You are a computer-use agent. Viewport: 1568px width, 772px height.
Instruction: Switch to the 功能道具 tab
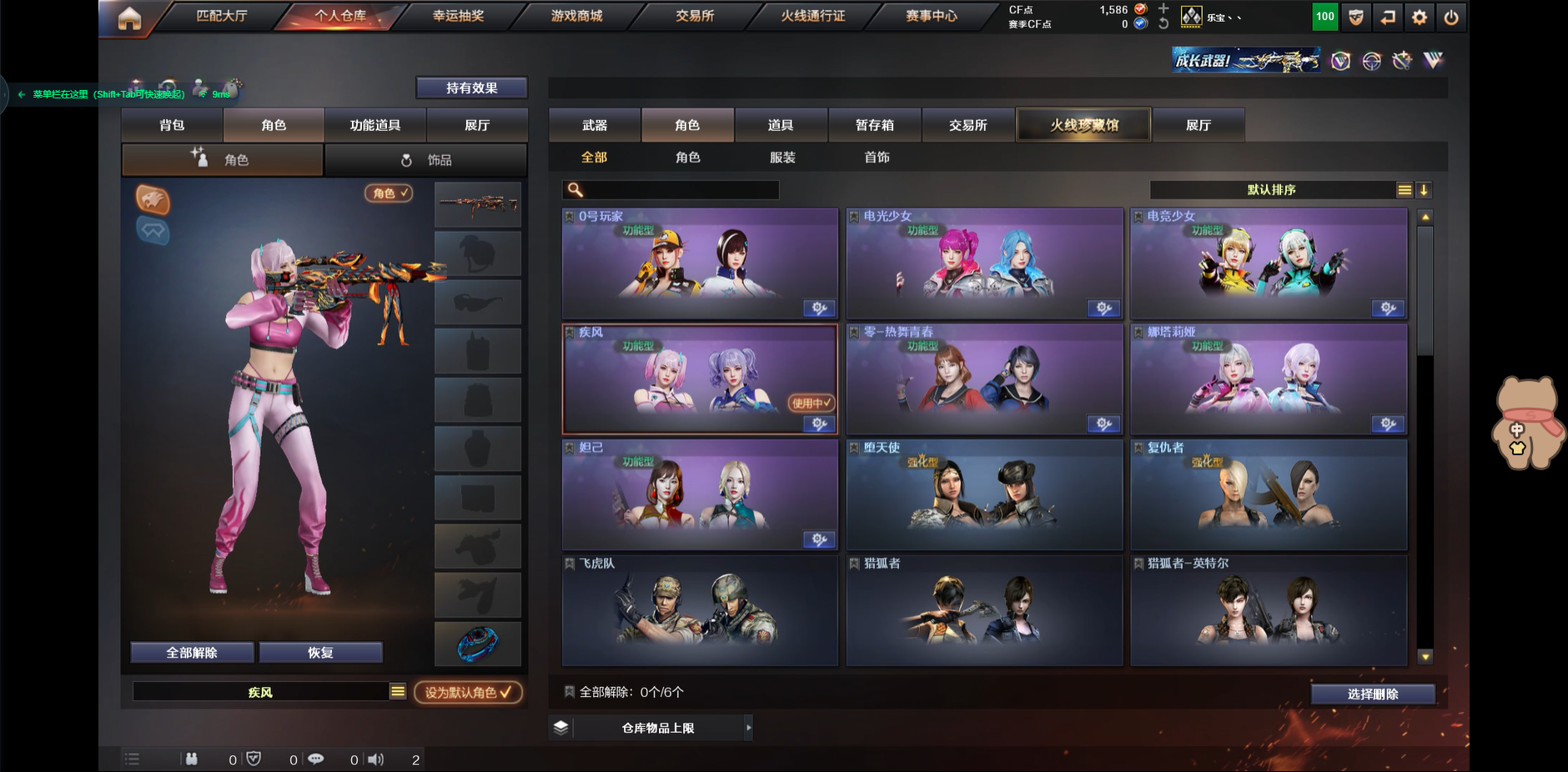(x=375, y=125)
